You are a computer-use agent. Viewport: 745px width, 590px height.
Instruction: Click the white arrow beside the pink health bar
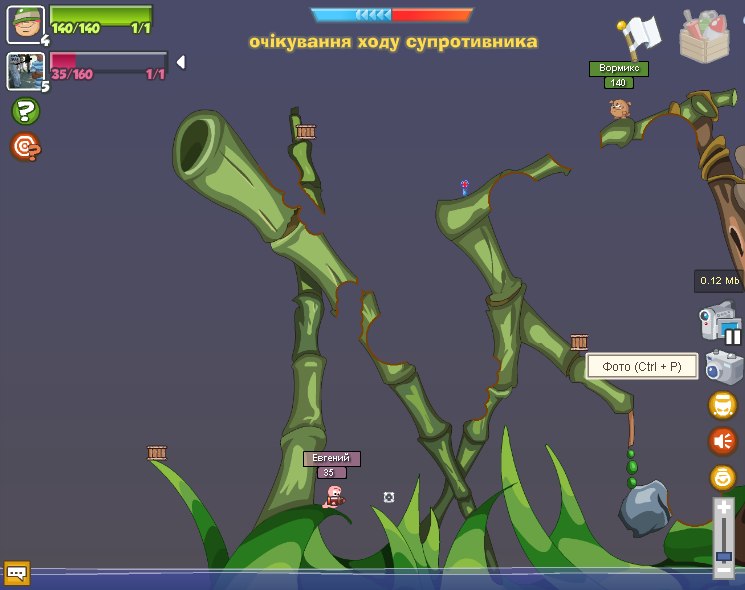[181, 62]
